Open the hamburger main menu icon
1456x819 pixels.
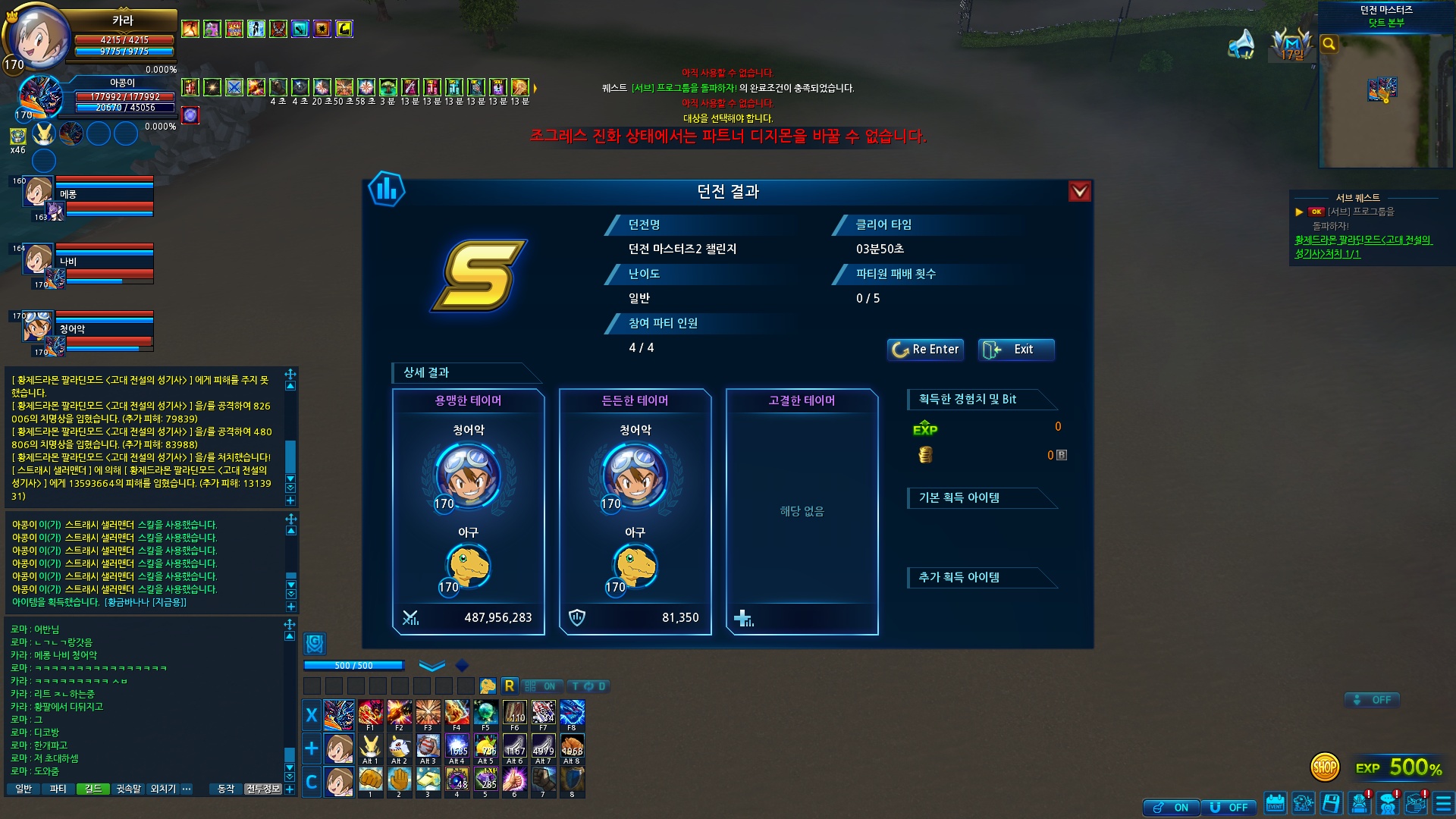click(x=1443, y=803)
